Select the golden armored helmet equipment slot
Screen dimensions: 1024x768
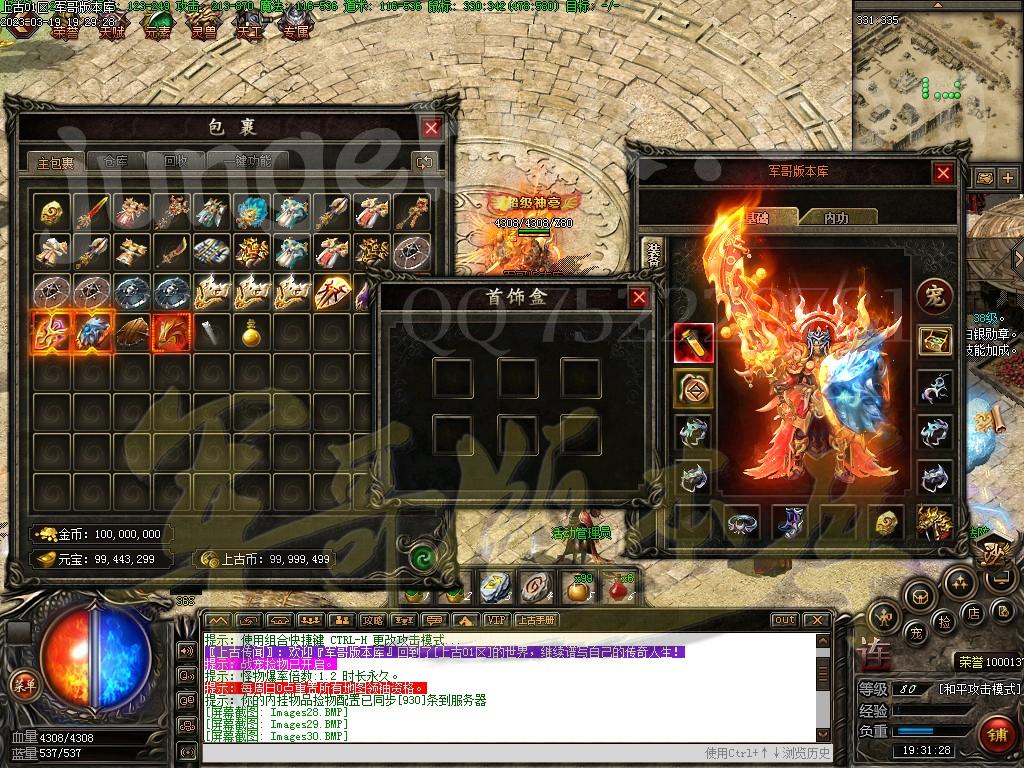[x=935, y=522]
